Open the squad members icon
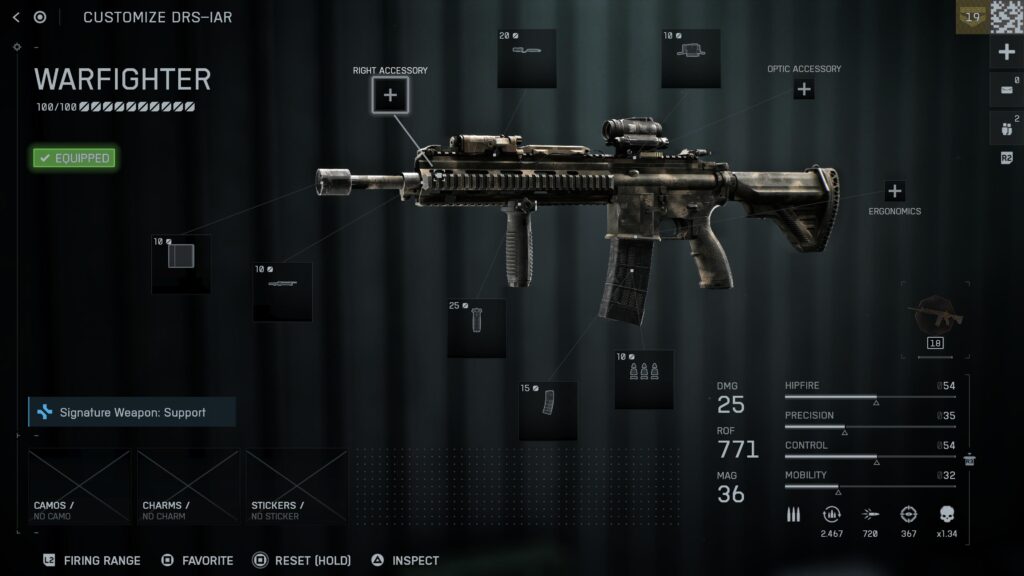The image size is (1024, 576). pyautogui.click(x=1006, y=128)
